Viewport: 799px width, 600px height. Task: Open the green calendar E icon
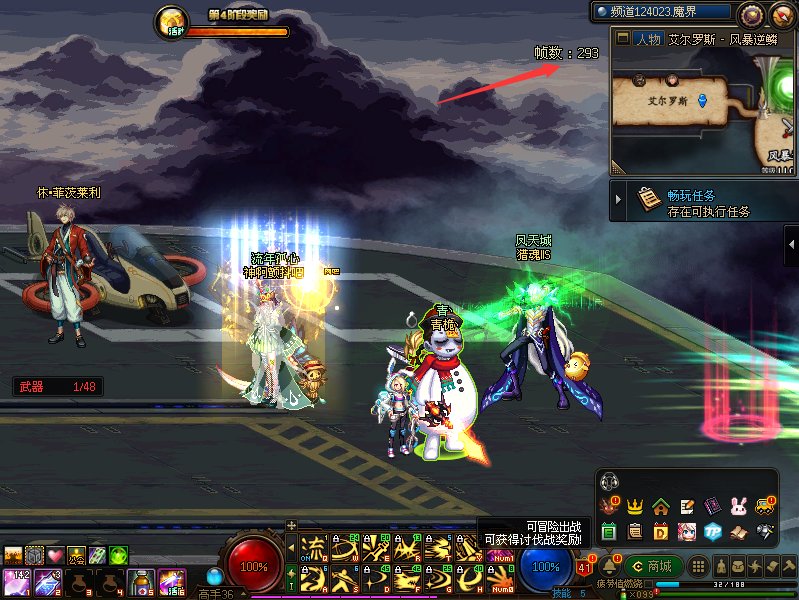coord(608,531)
